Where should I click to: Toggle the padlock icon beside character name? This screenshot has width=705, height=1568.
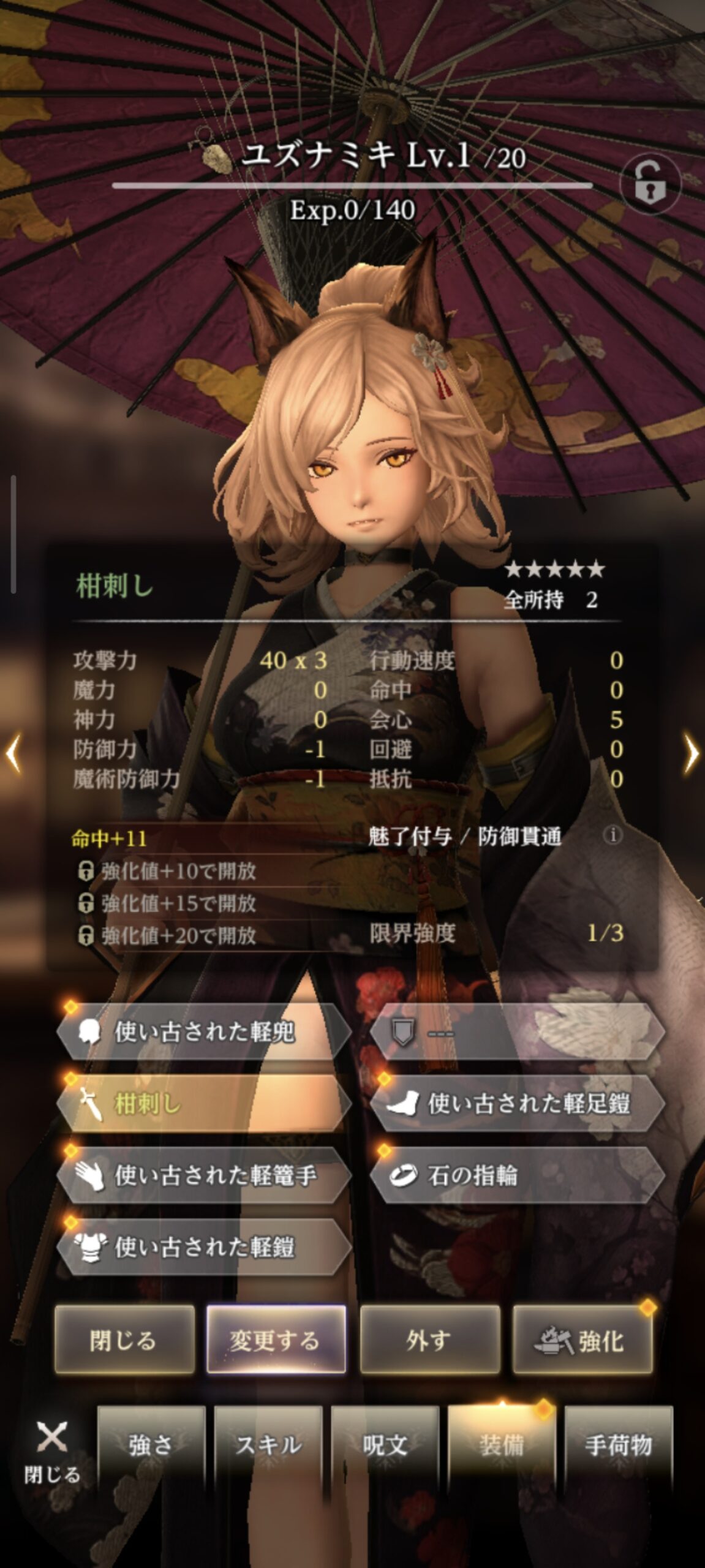(650, 184)
